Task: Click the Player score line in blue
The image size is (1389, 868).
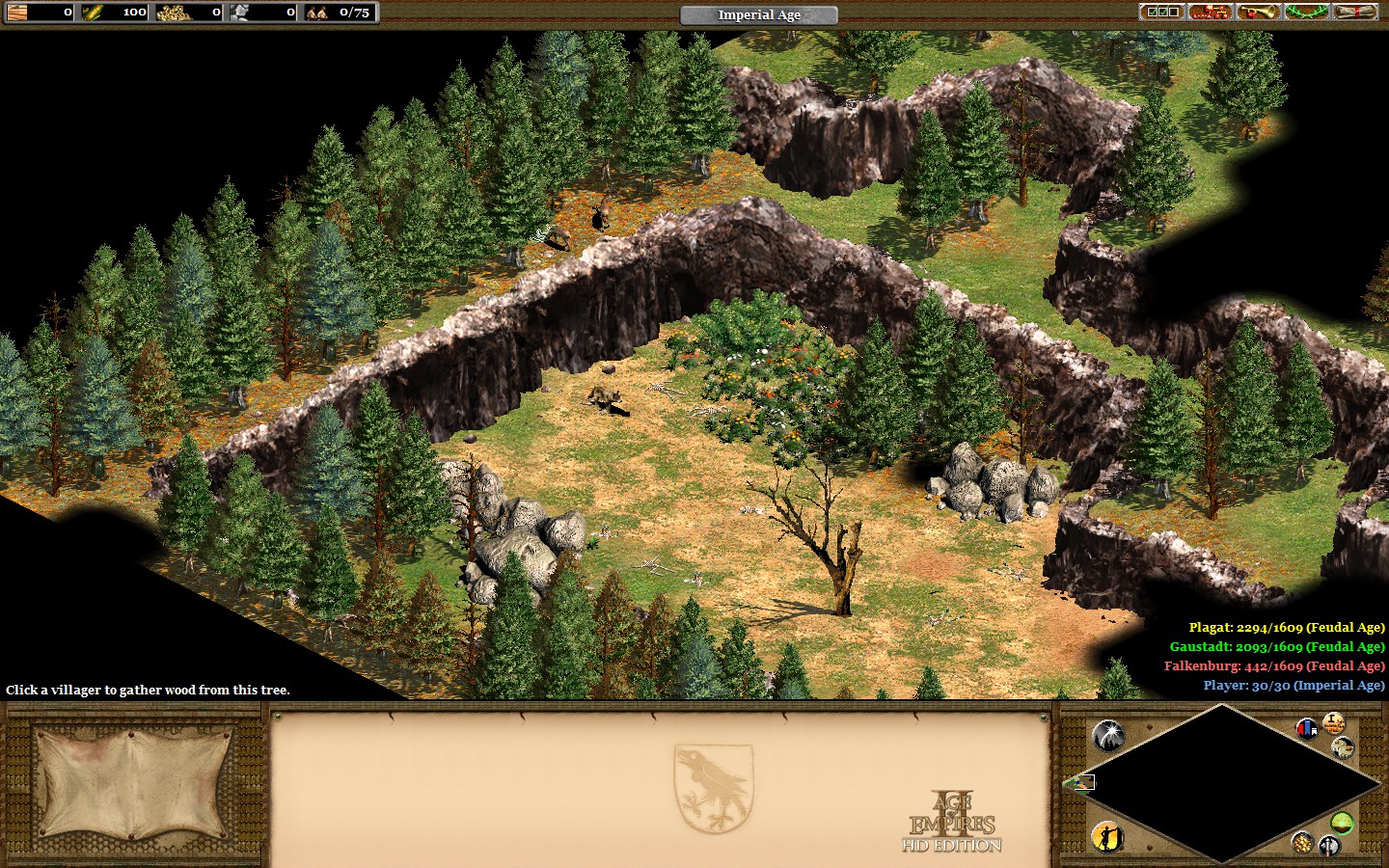Action: coord(1293,685)
